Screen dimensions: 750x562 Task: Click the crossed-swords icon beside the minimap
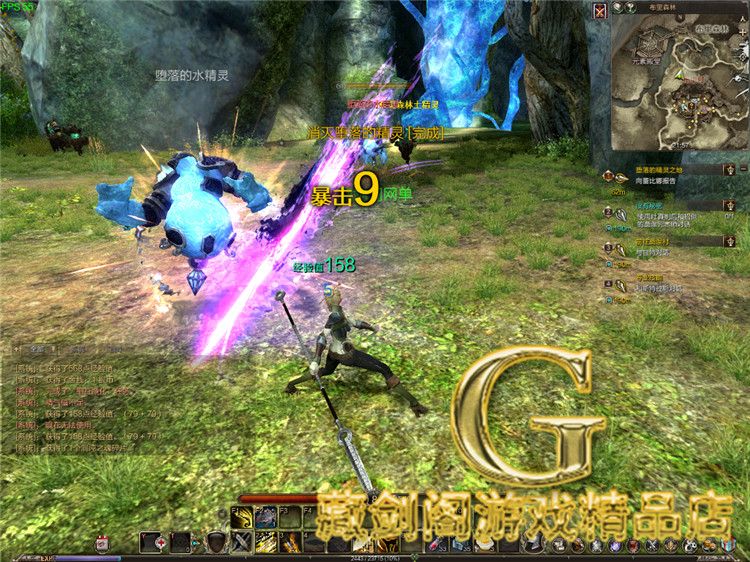pyautogui.click(x=599, y=11)
